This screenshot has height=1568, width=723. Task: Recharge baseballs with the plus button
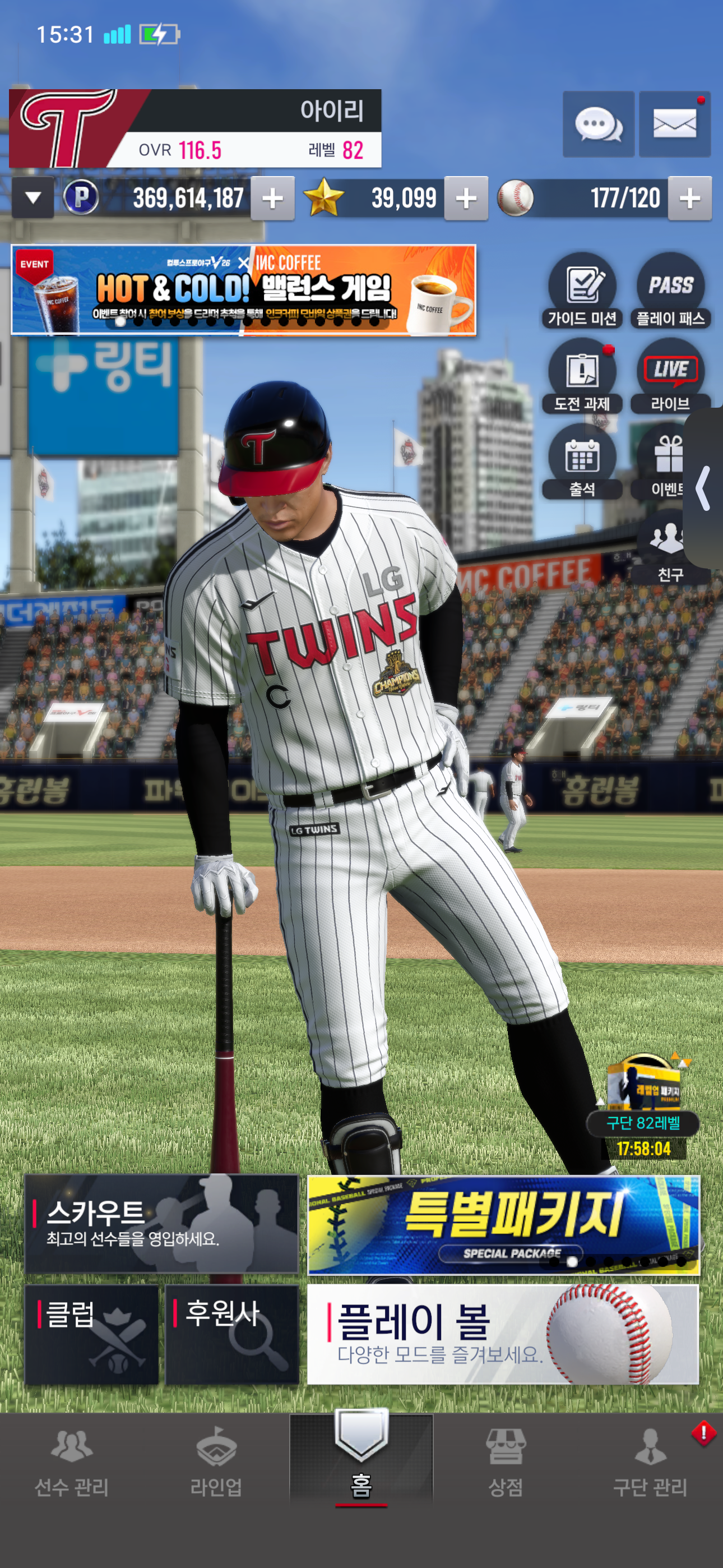pyautogui.click(x=689, y=199)
